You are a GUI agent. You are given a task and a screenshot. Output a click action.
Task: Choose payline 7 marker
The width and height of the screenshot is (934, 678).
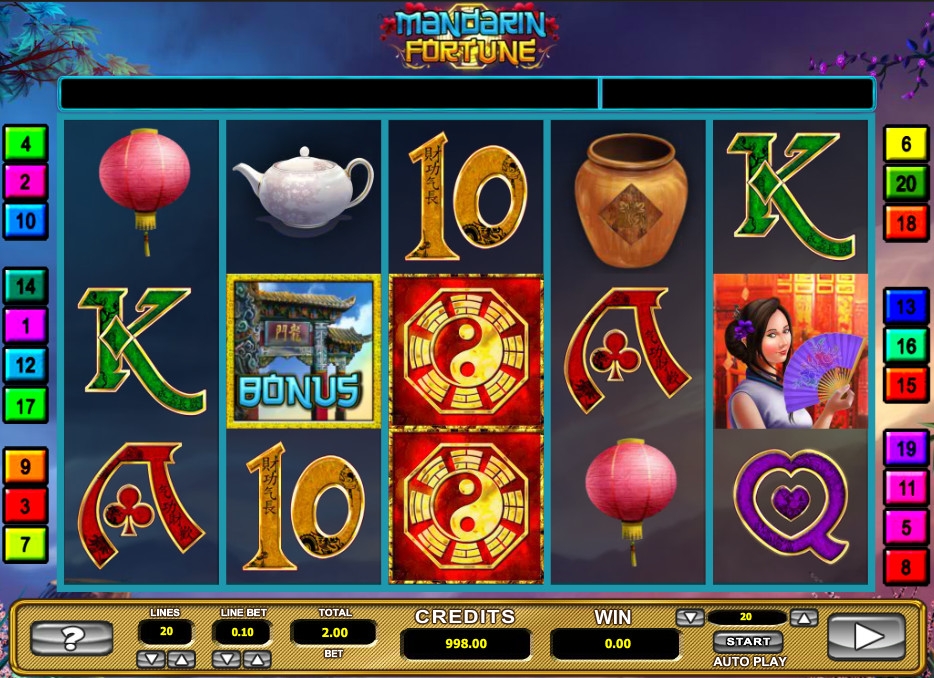tap(25, 543)
